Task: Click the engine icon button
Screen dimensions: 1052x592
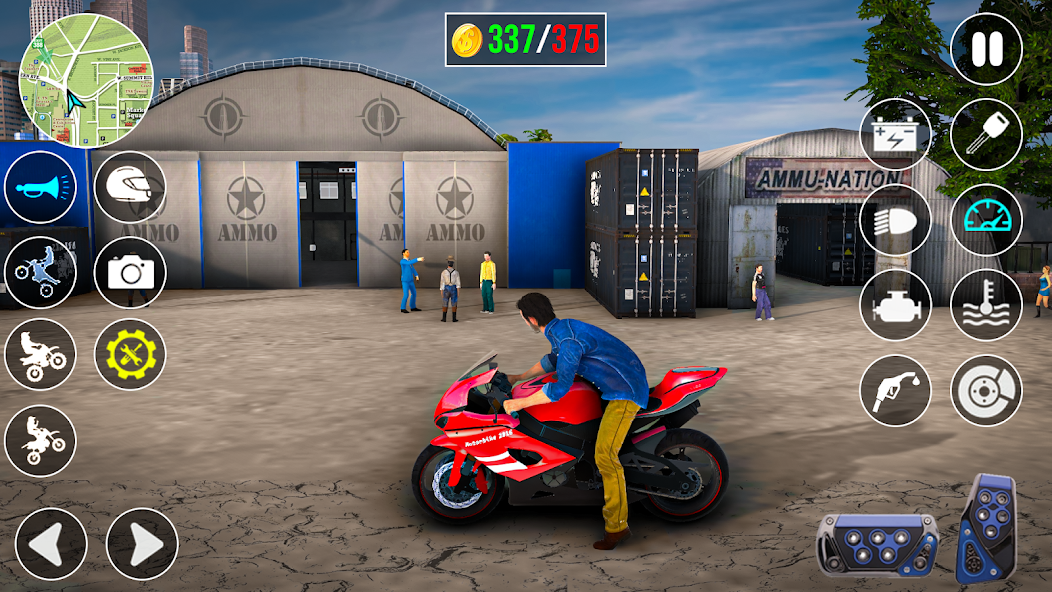Action: click(x=896, y=305)
